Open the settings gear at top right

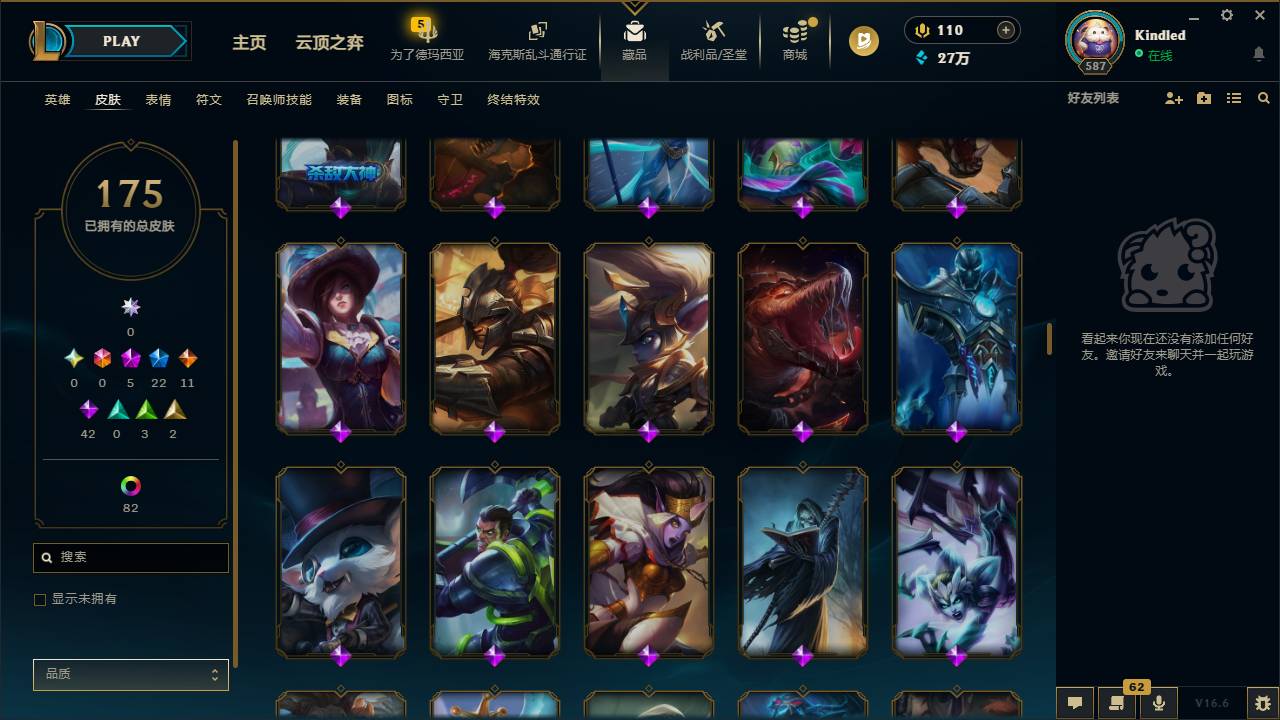[1226, 15]
